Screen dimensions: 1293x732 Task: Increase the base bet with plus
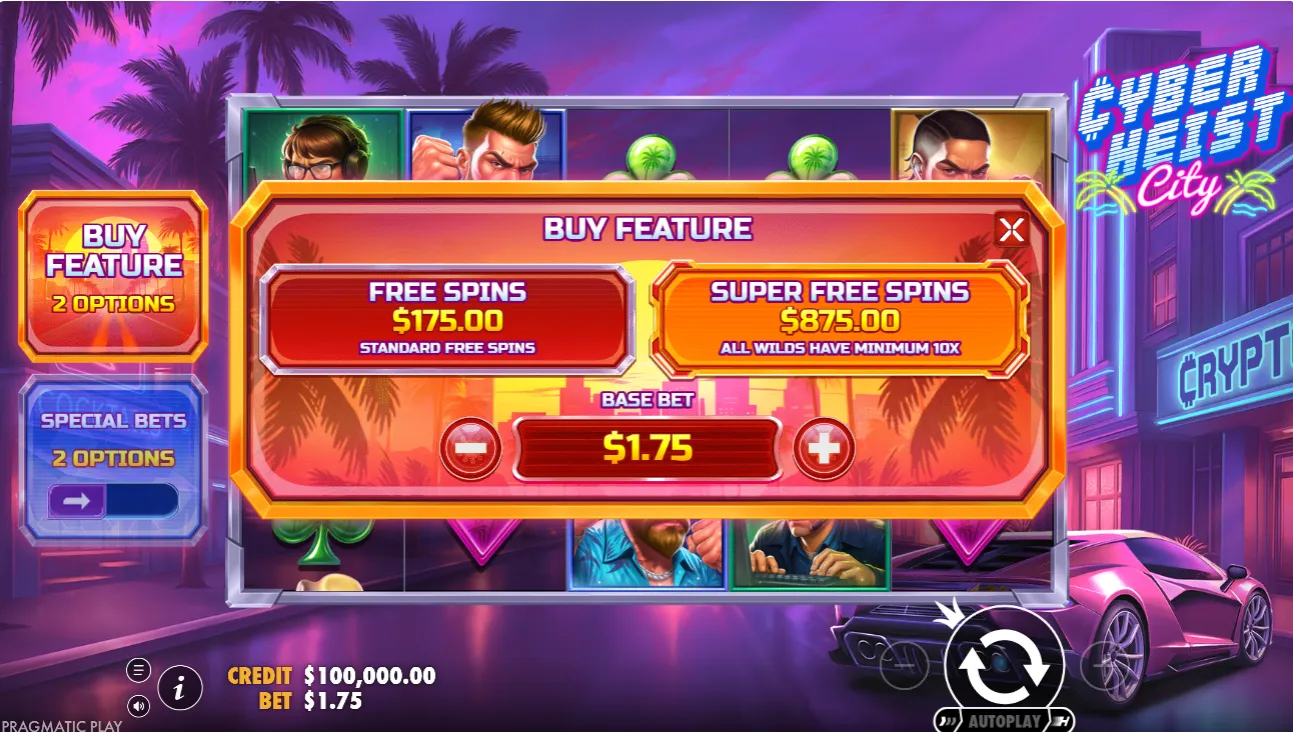(x=823, y=449)
